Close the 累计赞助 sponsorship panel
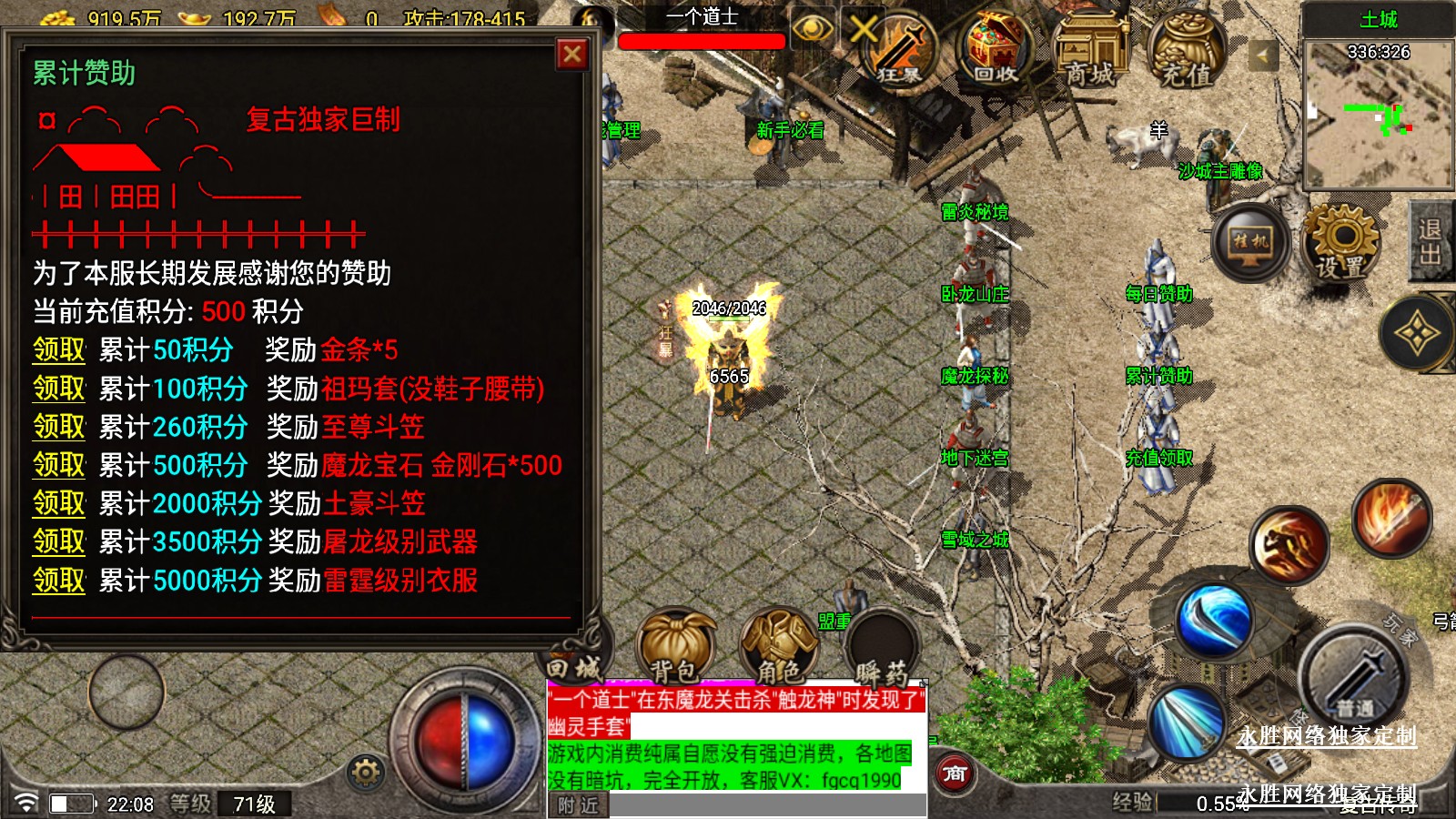 click(x=571, y=55)
